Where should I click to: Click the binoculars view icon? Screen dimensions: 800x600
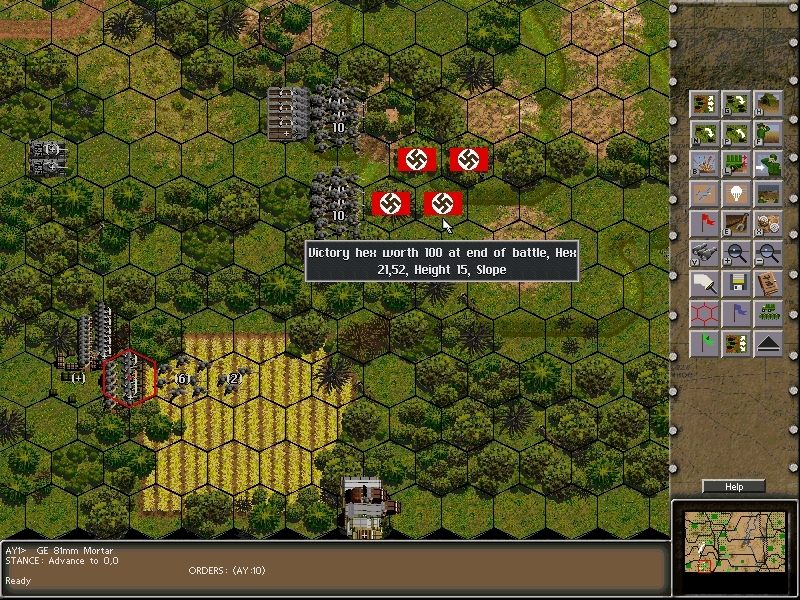tap(705, 254)
